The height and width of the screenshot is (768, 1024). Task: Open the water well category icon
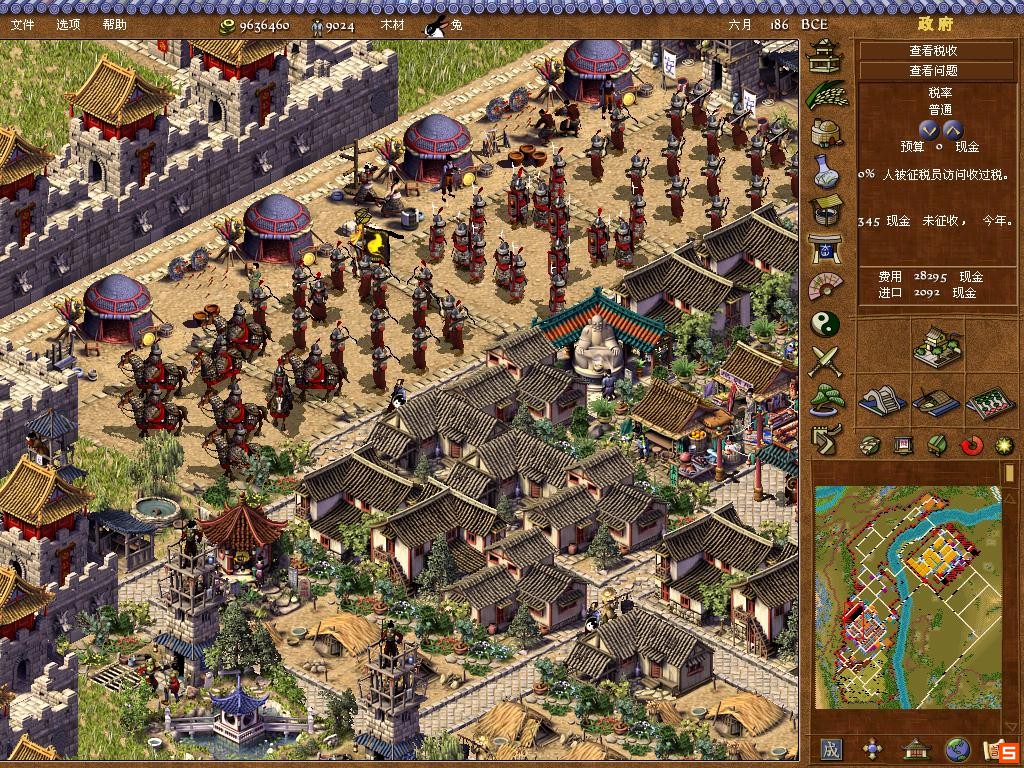click(x=826, y=209)
